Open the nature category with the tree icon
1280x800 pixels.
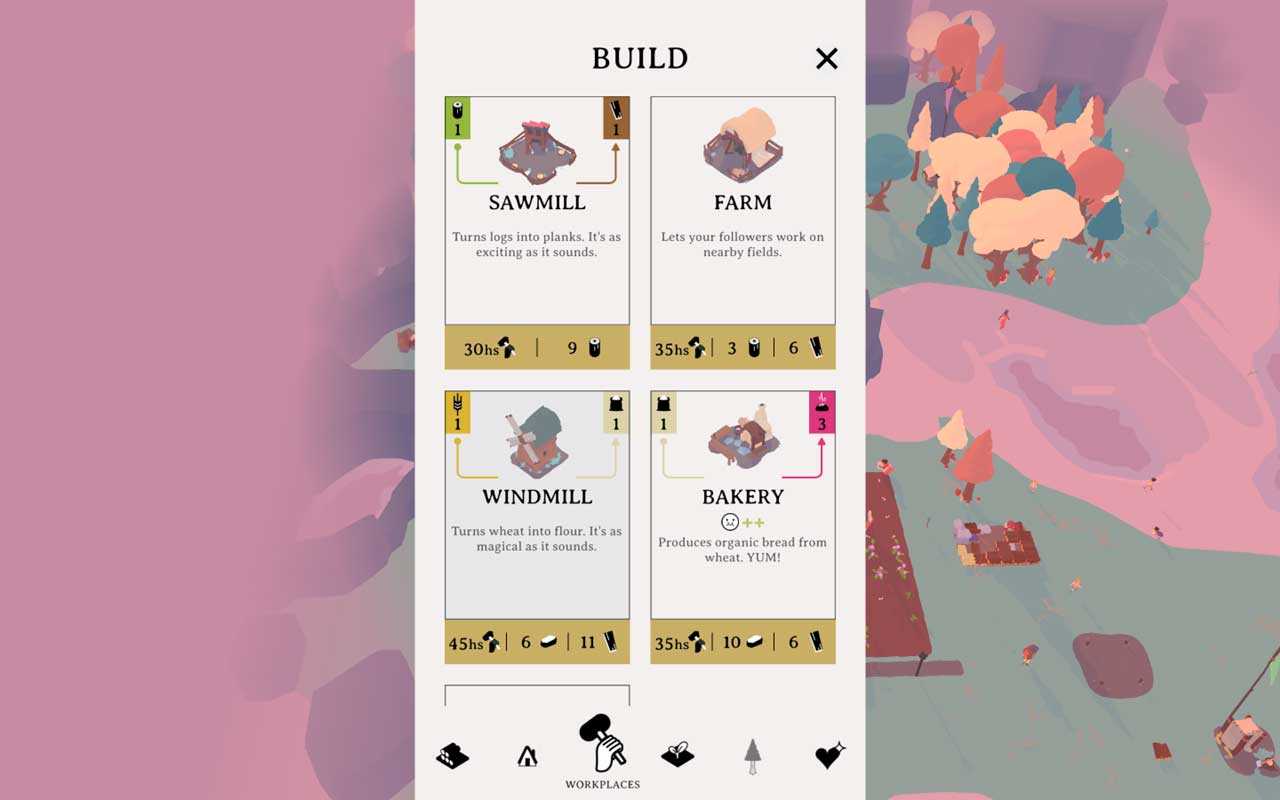[753, 755]
